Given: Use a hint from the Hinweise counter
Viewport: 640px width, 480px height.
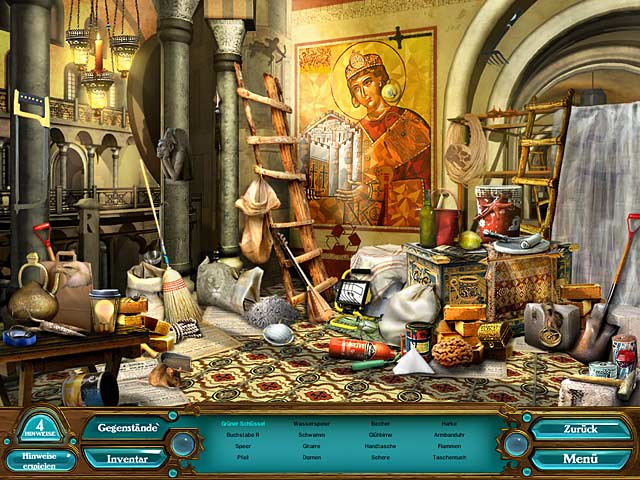Looking at the screenshot, I should coord(39,426).
